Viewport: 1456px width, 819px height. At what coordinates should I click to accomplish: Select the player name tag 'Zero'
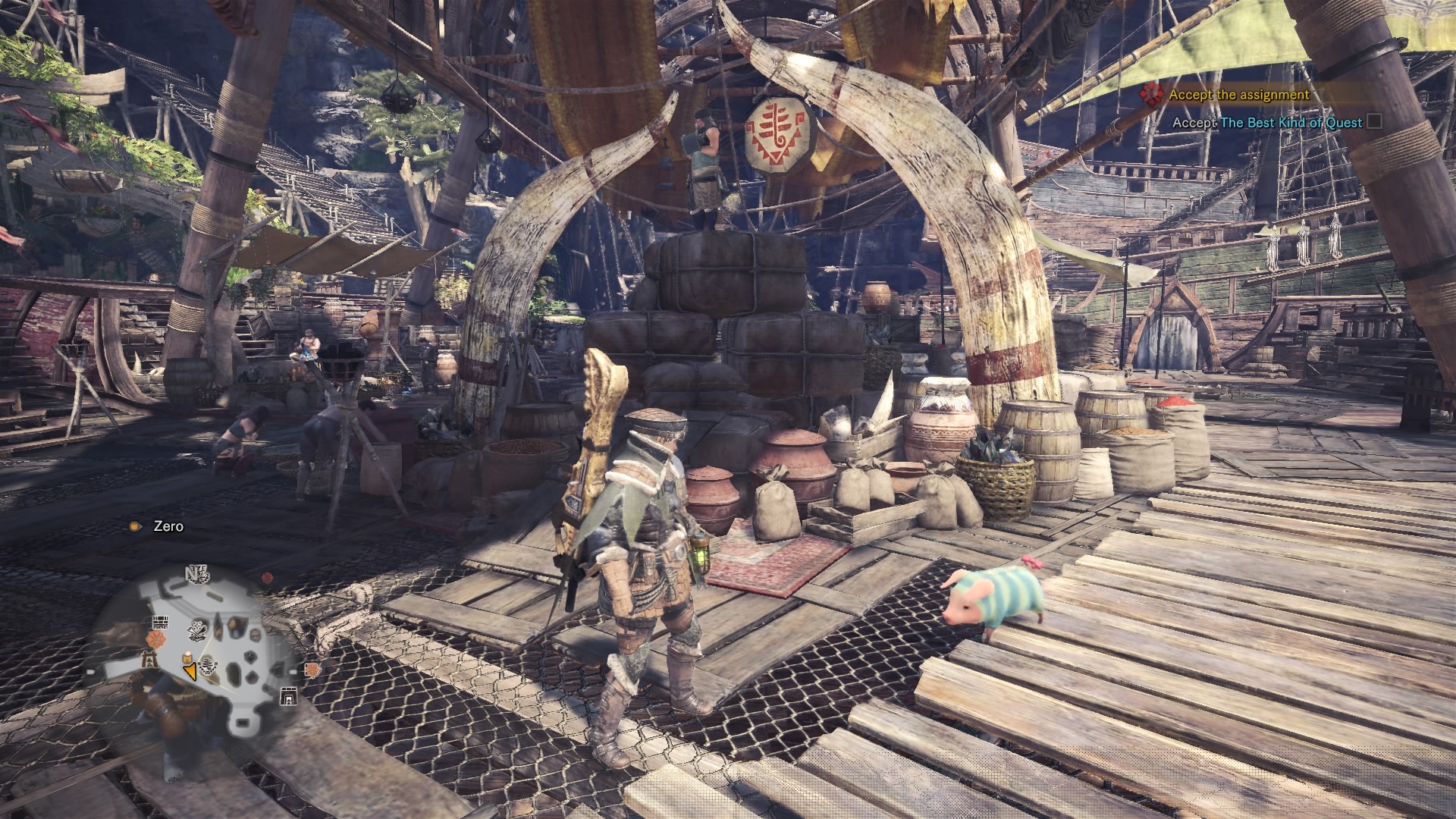point(168,526)
